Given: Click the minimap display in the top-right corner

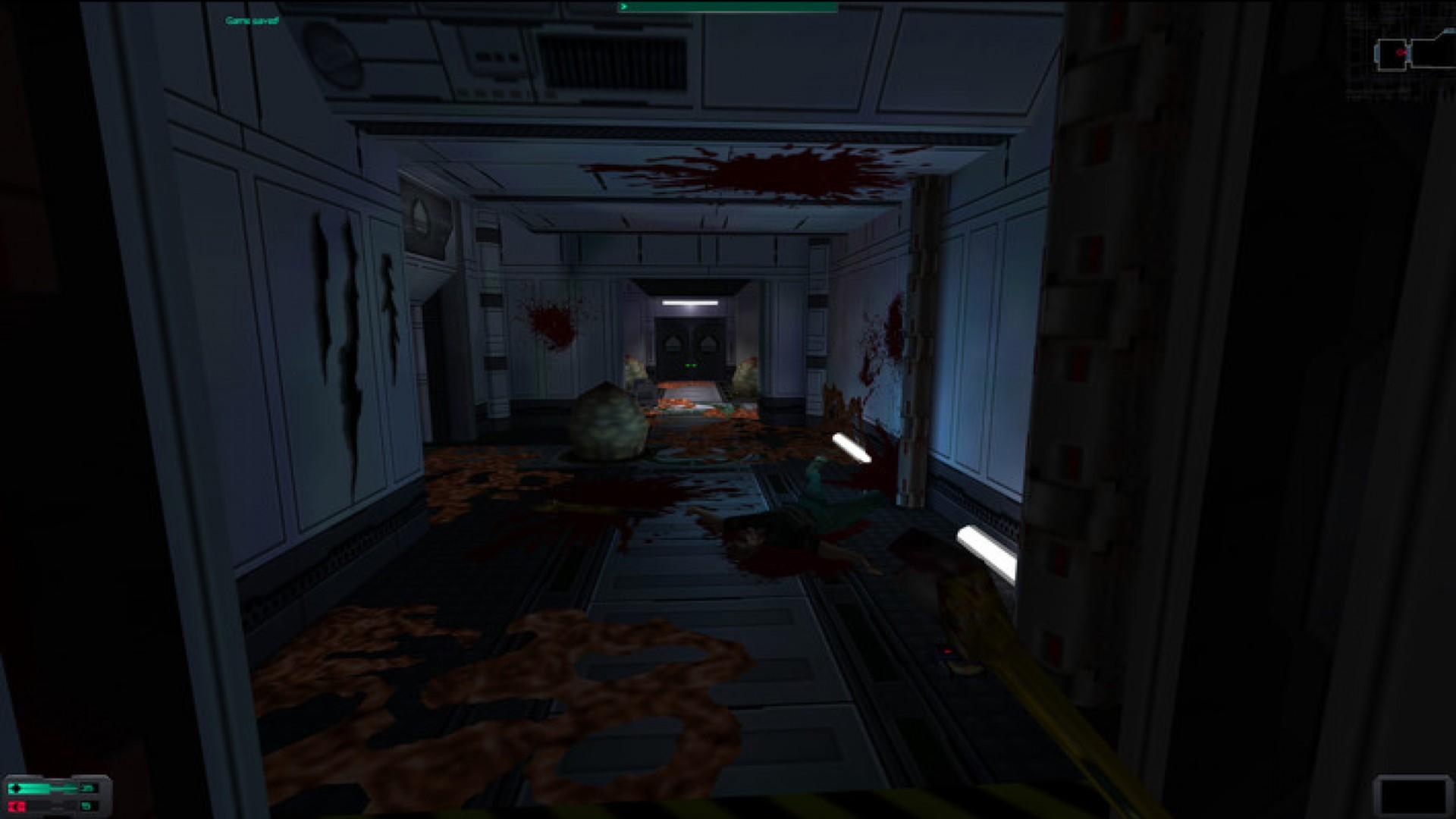Looking at the screenshot, I should pos(1403,53).
